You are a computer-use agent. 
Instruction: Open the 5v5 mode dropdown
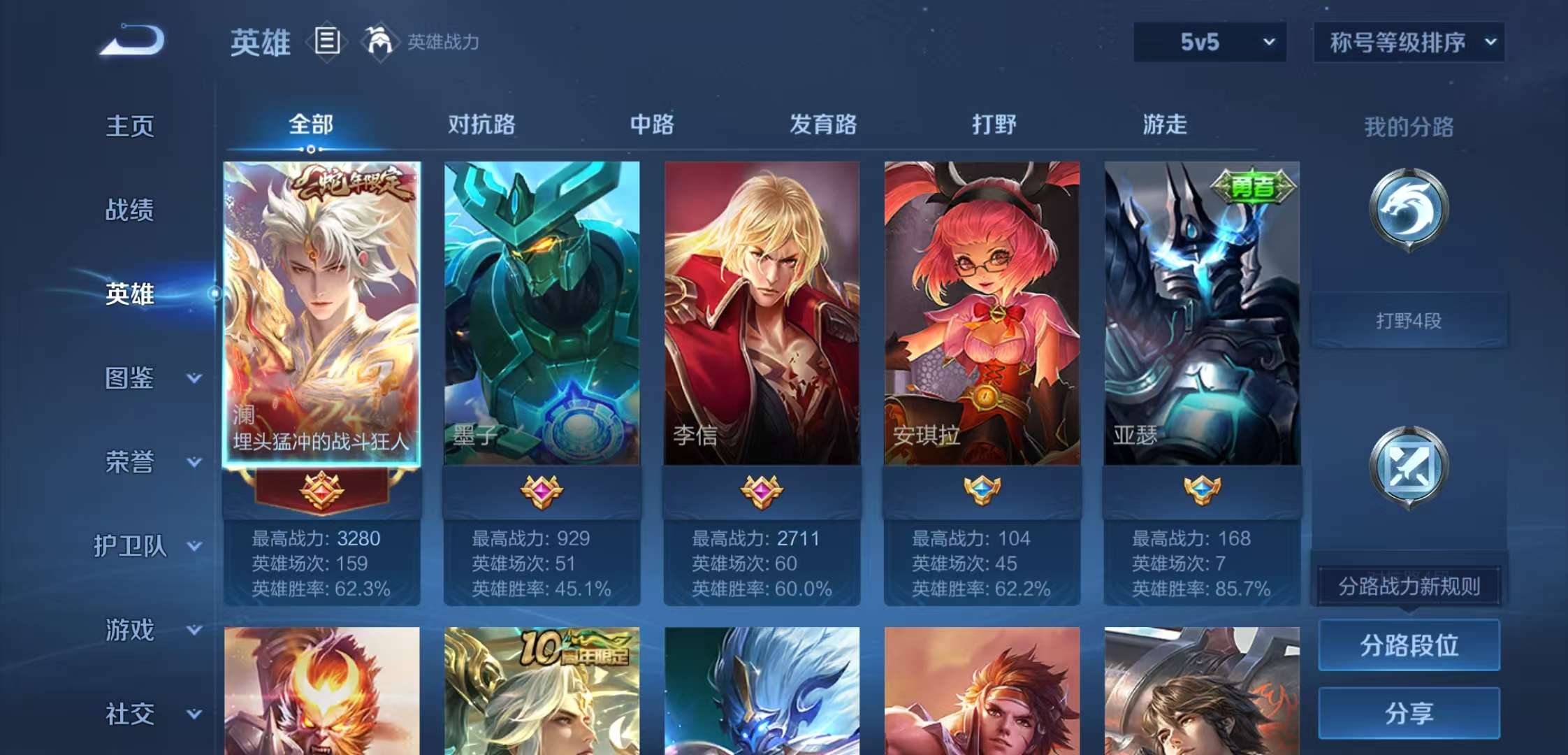coord(1209,42)
